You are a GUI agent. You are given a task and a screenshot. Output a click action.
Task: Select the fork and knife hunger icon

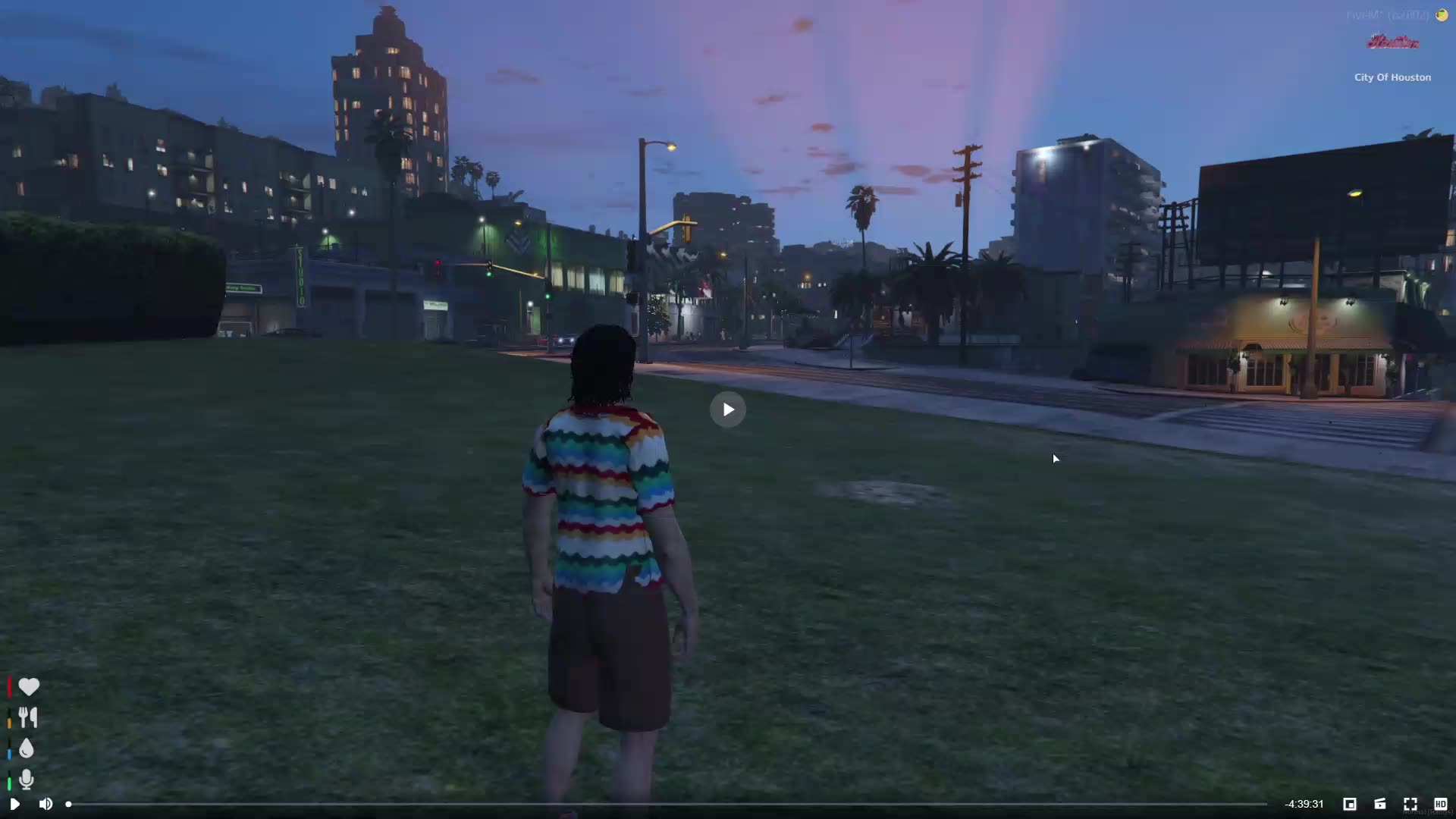tap(28, 717)
